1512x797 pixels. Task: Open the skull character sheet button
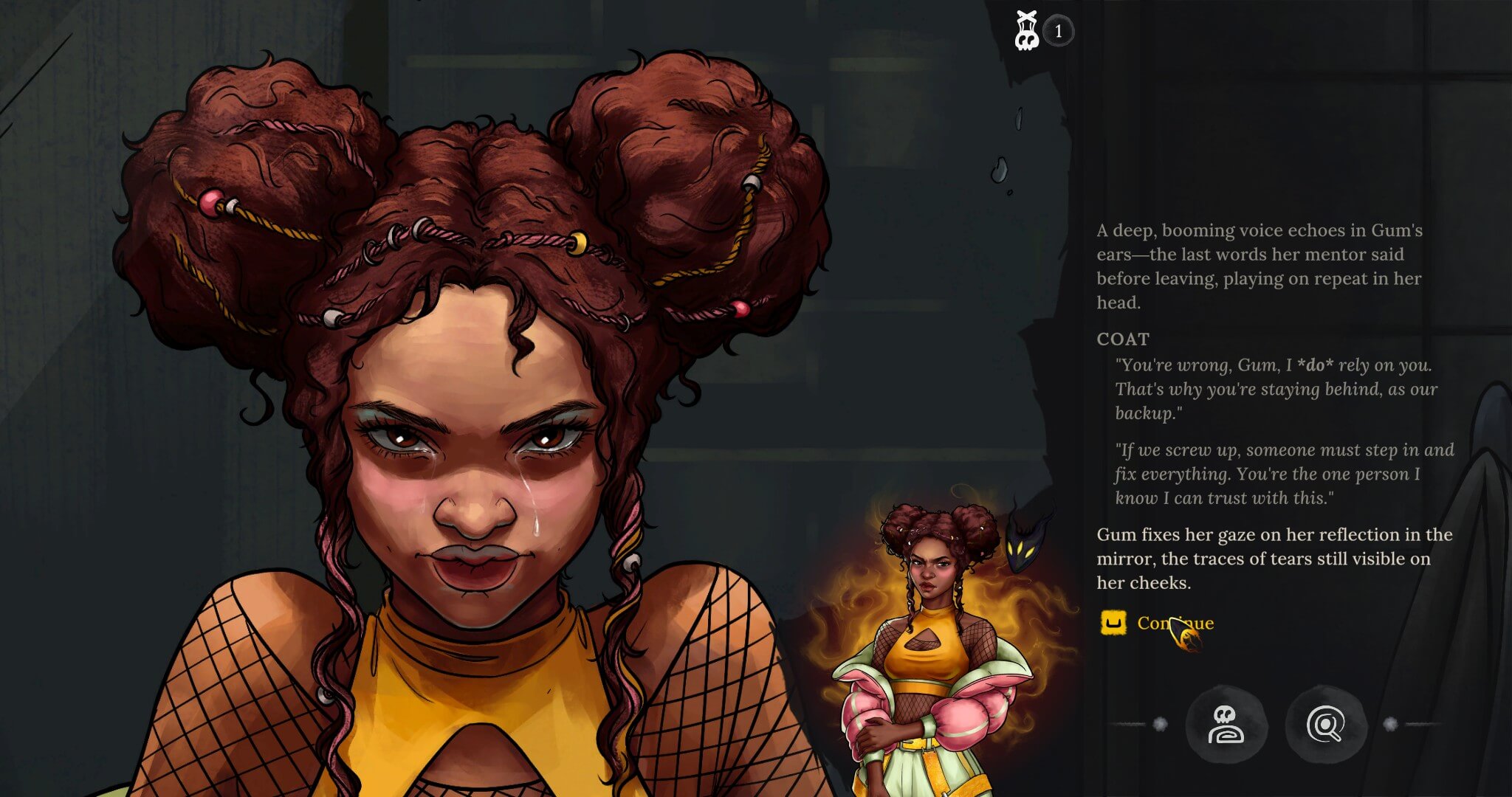coord(1226,725)
